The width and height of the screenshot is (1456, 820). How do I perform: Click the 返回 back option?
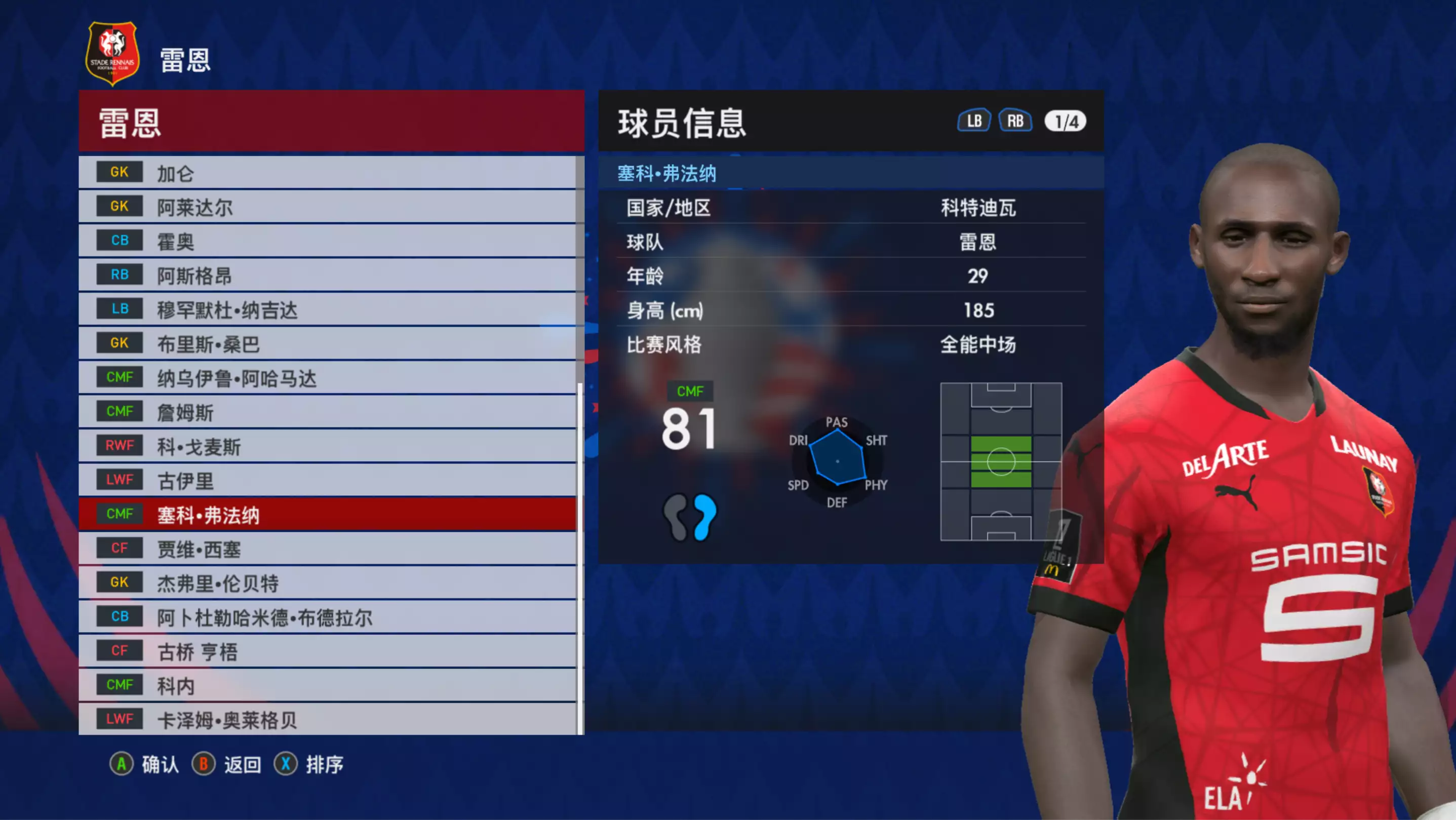[227, 765]
